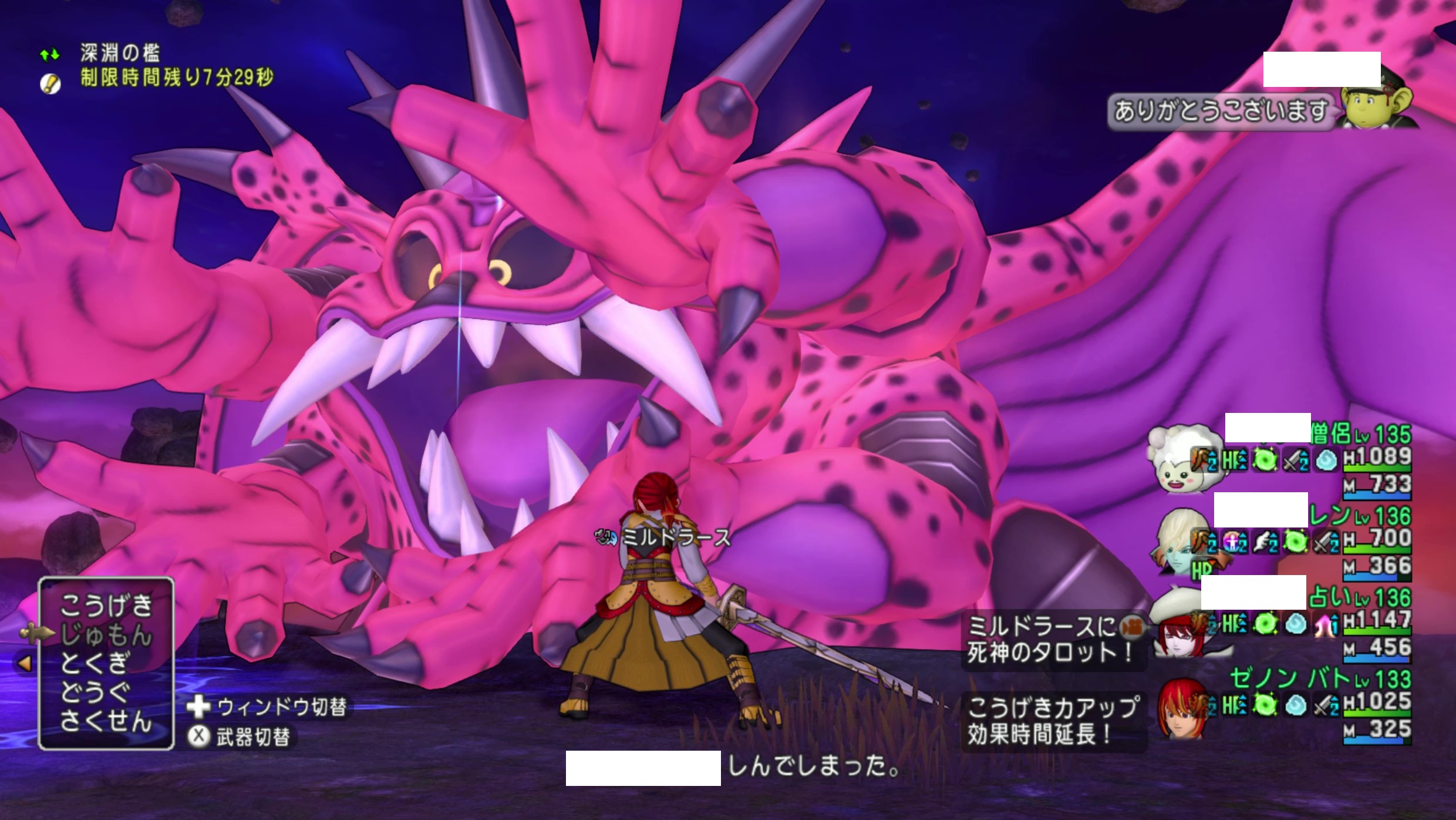Screen dimensions: 1456x820
Task: Target the ミルドラース enemy name label
Action: coord(675,537)
